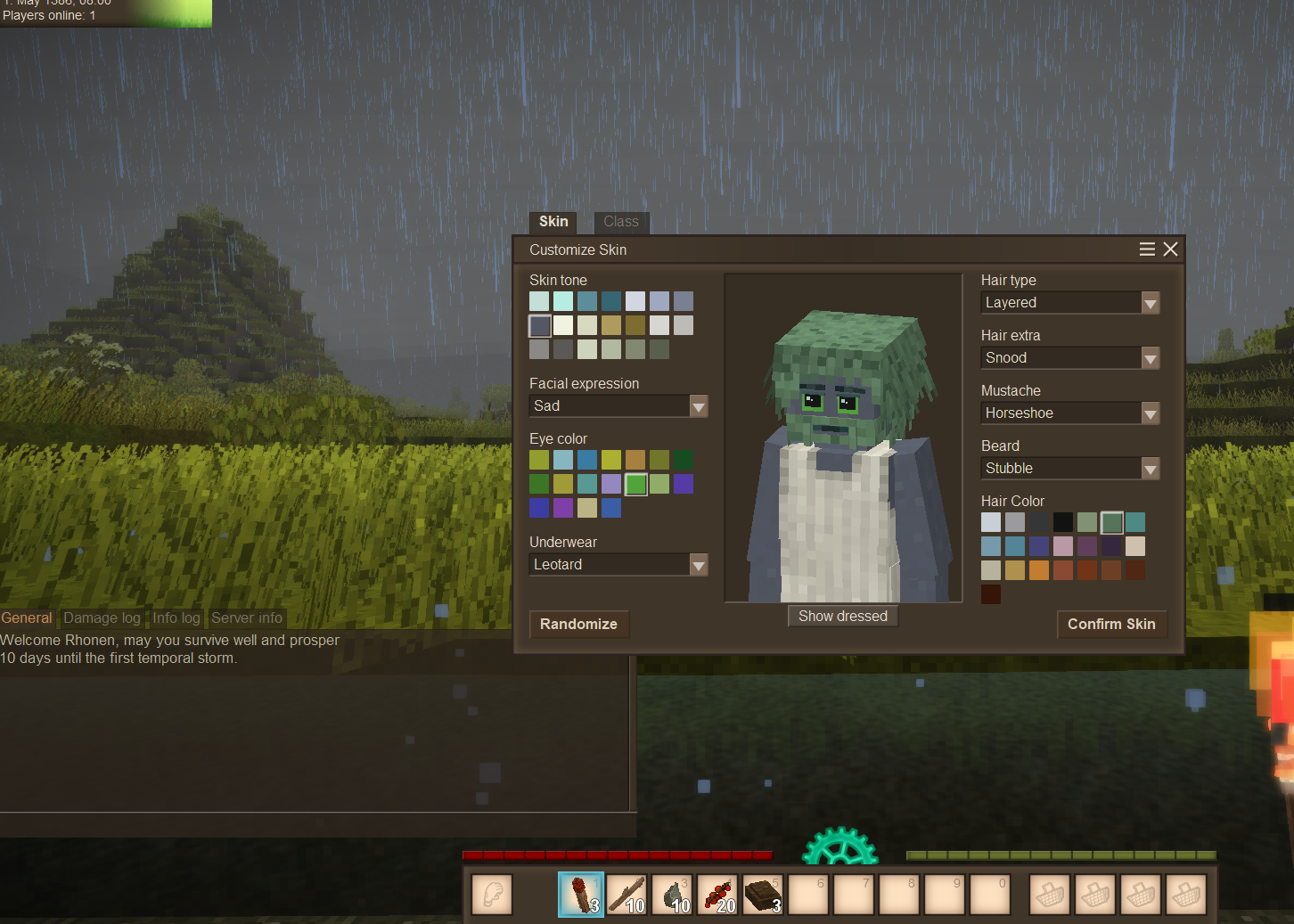Switch to the Class tab
1294x924 pixels.
tap(620, 222)
